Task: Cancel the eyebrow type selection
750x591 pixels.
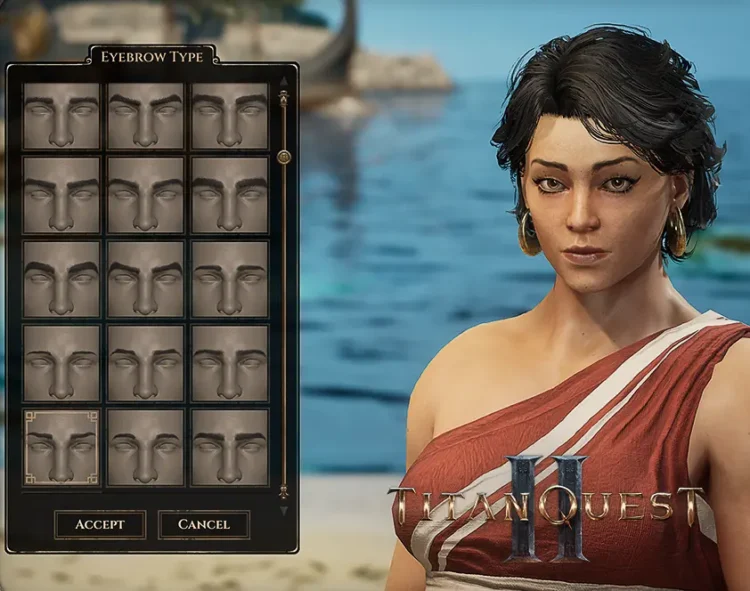Action: point(203,524)
